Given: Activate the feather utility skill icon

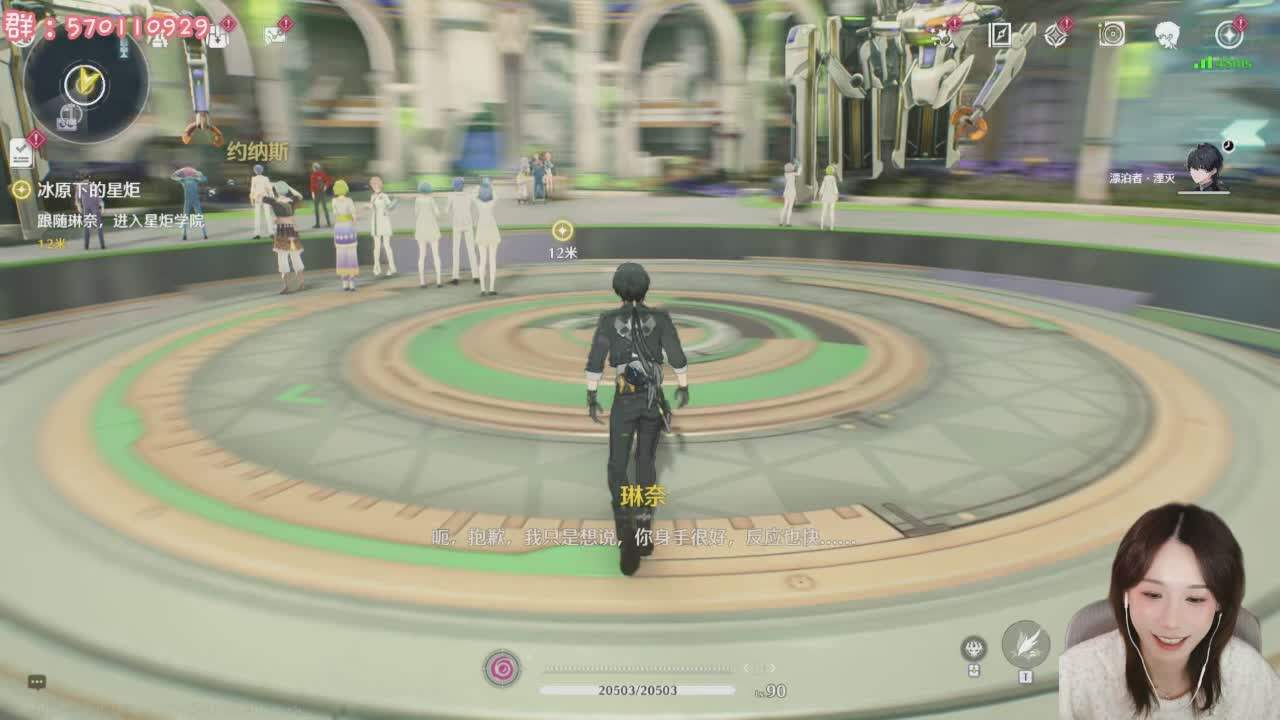Looking at the screenshot, I should (1025, 644).
